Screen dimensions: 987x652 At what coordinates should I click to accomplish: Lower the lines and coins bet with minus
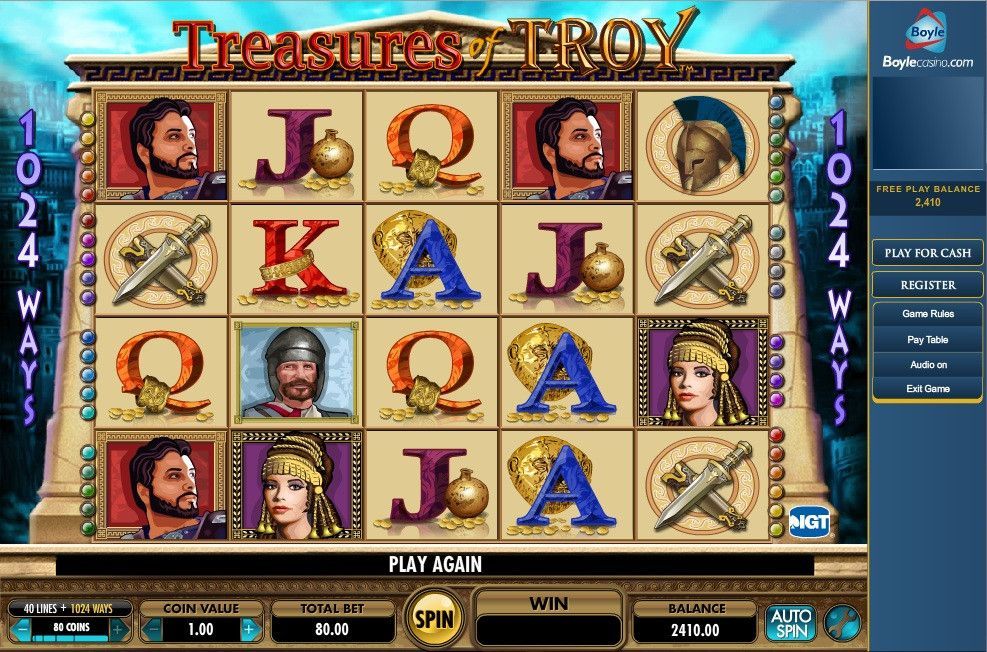point(22,630)
